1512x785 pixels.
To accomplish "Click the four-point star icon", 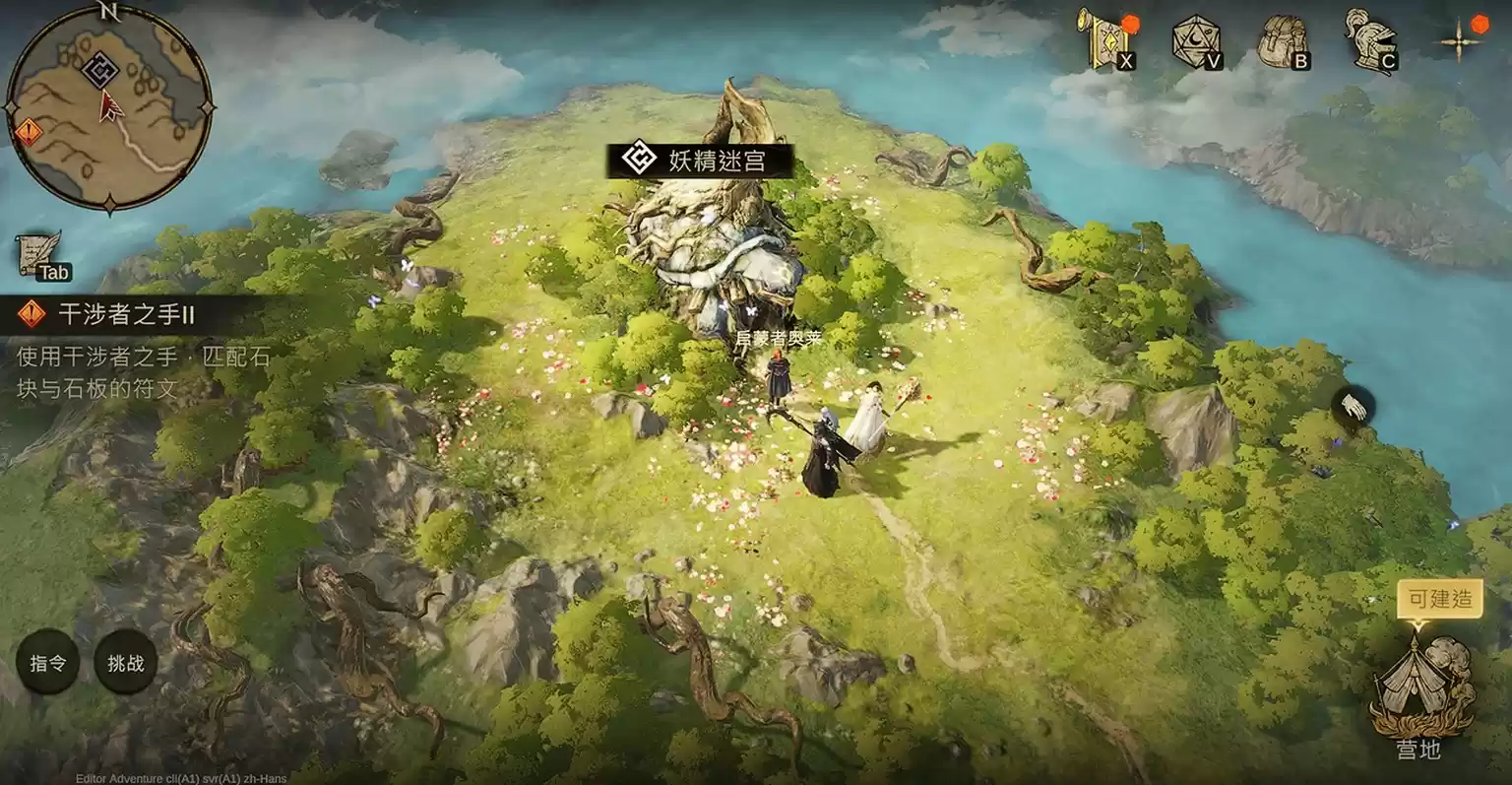I will [x=1459, y=41].
